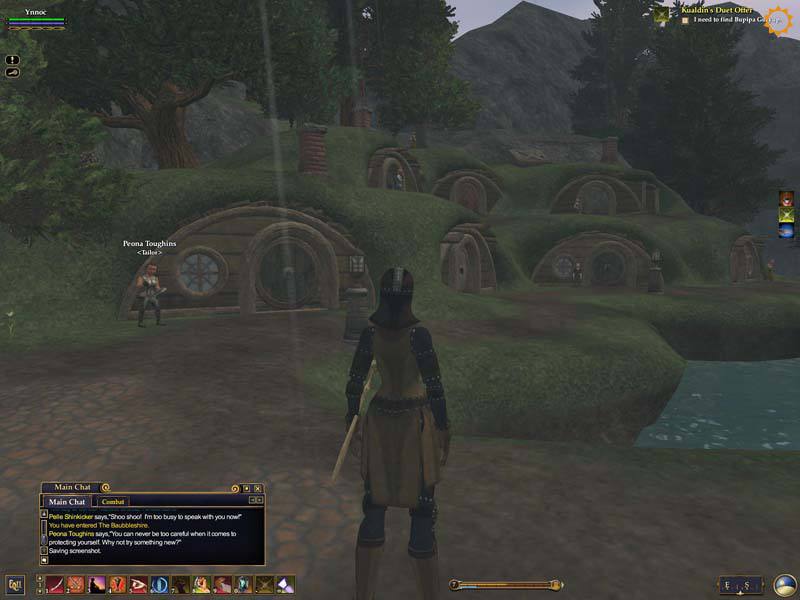The width and height of the screenshot is (800, 600).
Task: Open the EQII main menu button
Action: (x=15, y=584)
